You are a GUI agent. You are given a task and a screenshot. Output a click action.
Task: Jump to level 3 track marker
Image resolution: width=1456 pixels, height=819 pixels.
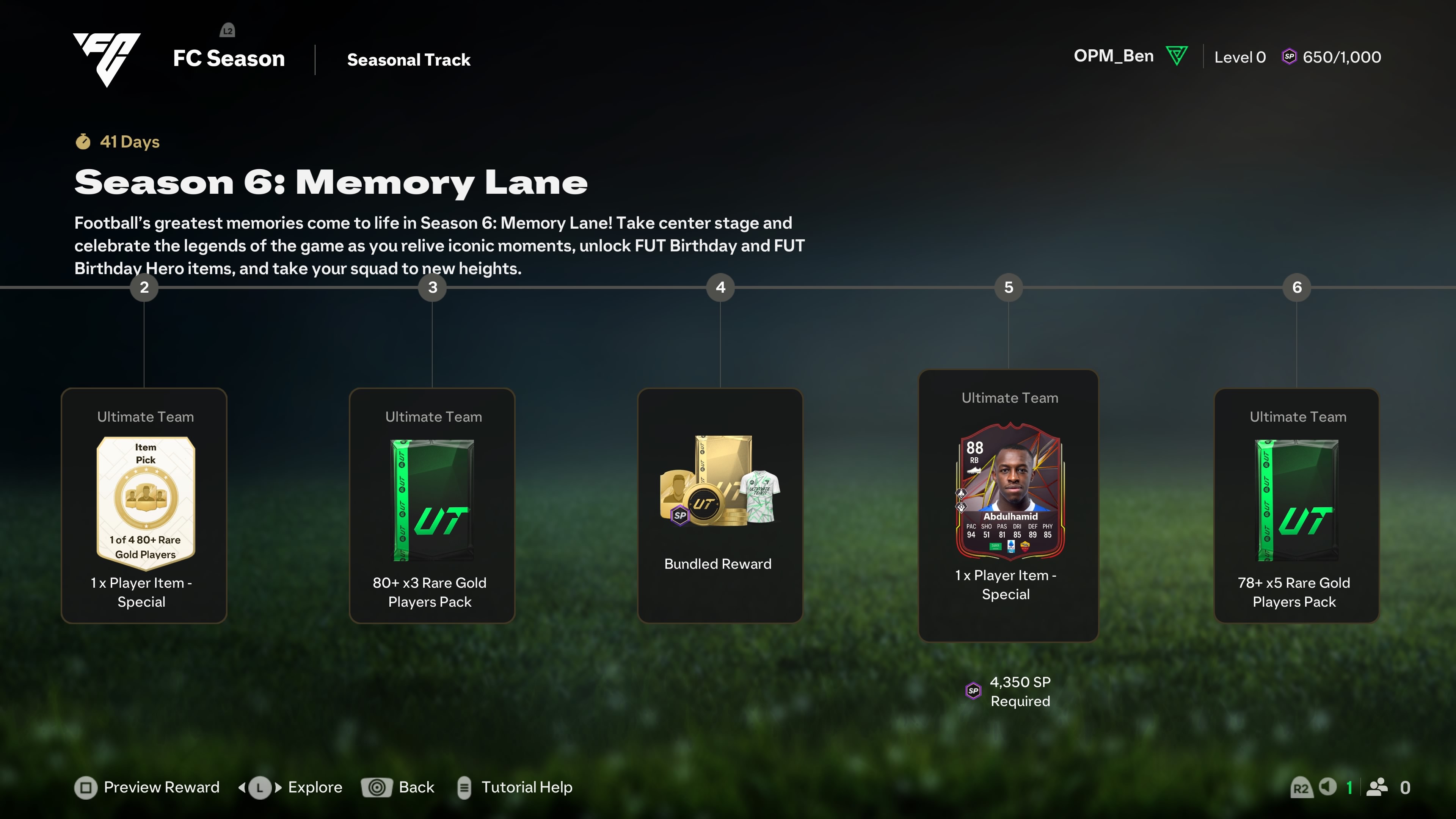tap(432, 287)
